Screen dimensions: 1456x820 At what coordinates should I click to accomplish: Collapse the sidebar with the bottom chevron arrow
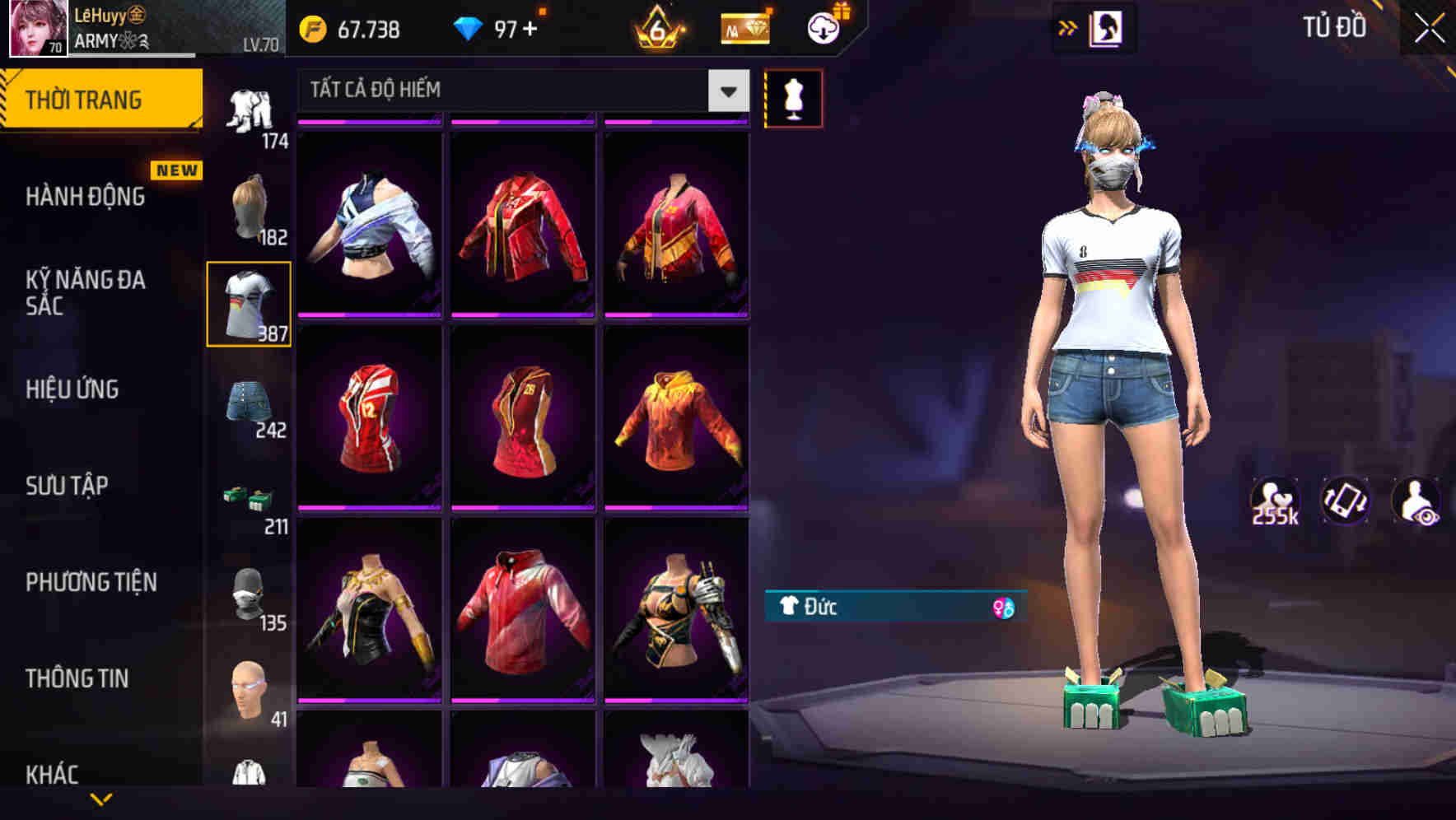pyautogui.click(x=101, y=799)
